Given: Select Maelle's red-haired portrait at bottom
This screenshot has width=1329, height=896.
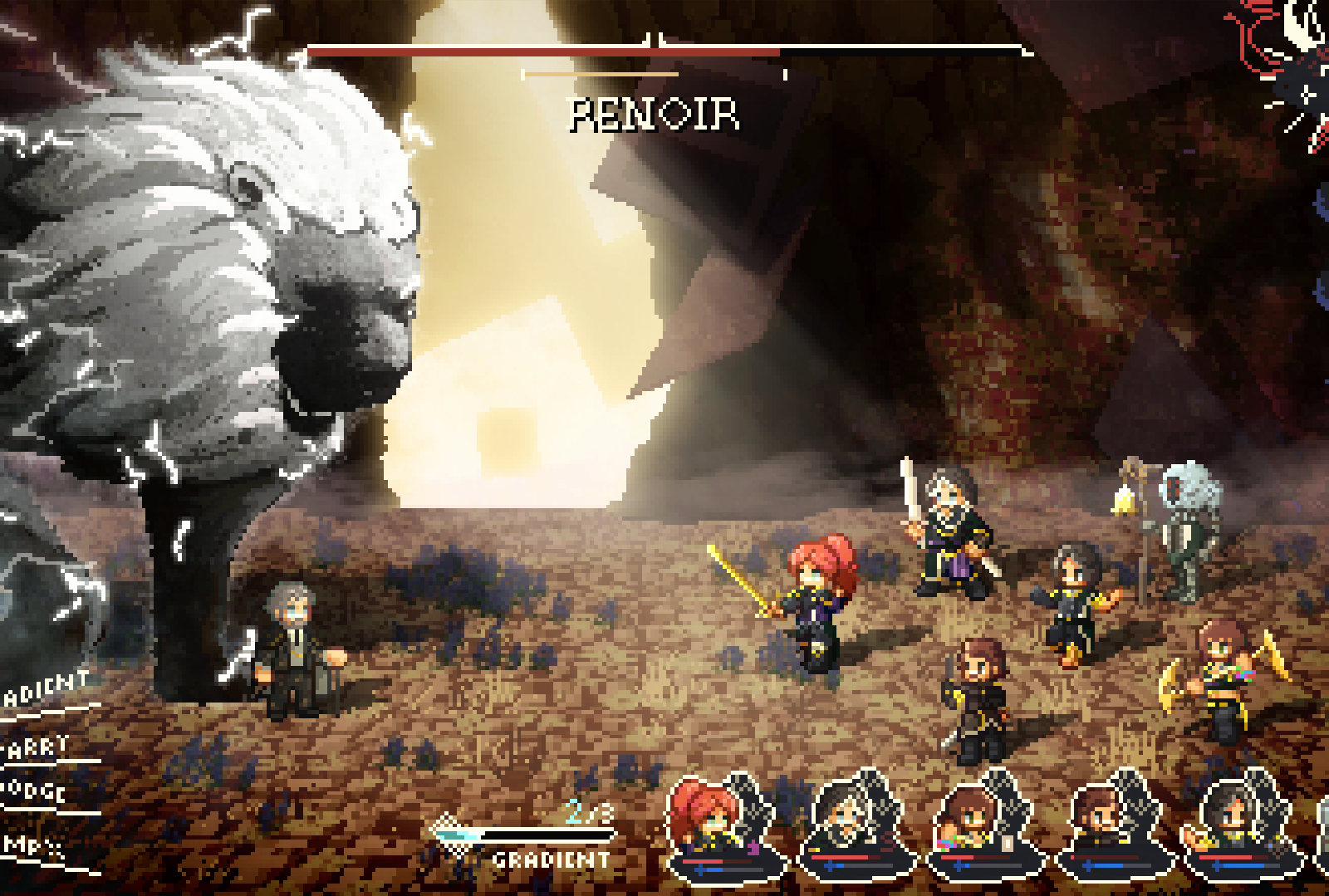Looking at the screenshot, I should click(712, 818).
